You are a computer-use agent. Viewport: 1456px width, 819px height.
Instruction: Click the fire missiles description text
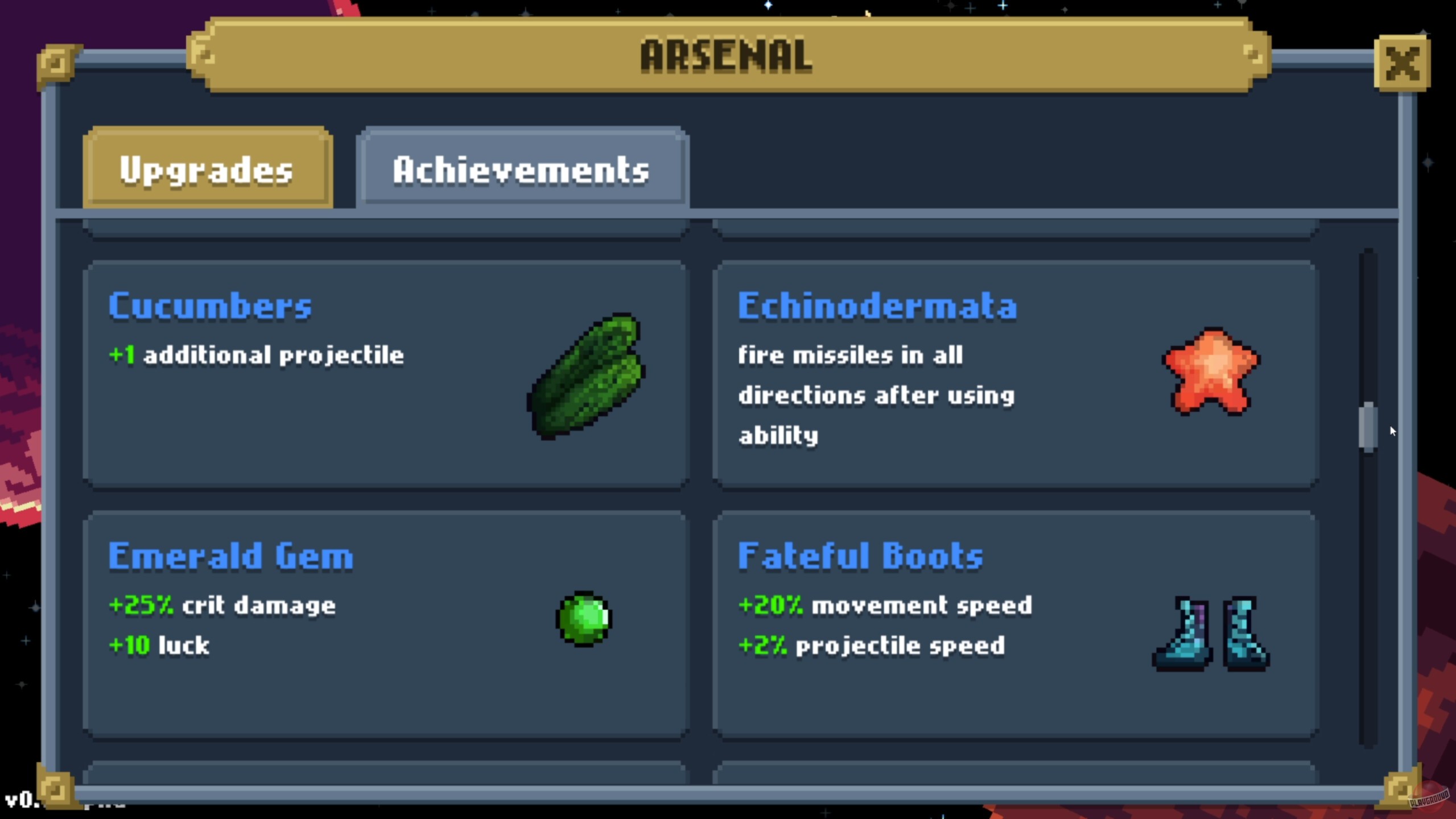click(x=876, y=395)
